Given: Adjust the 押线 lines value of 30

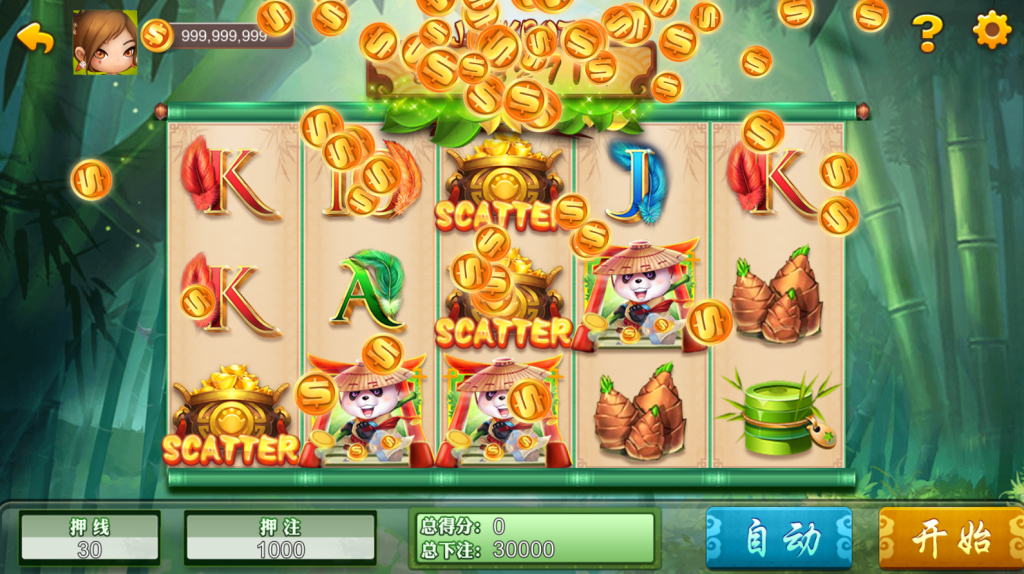Looking at the screenshot, I should [x=90, y=538].
